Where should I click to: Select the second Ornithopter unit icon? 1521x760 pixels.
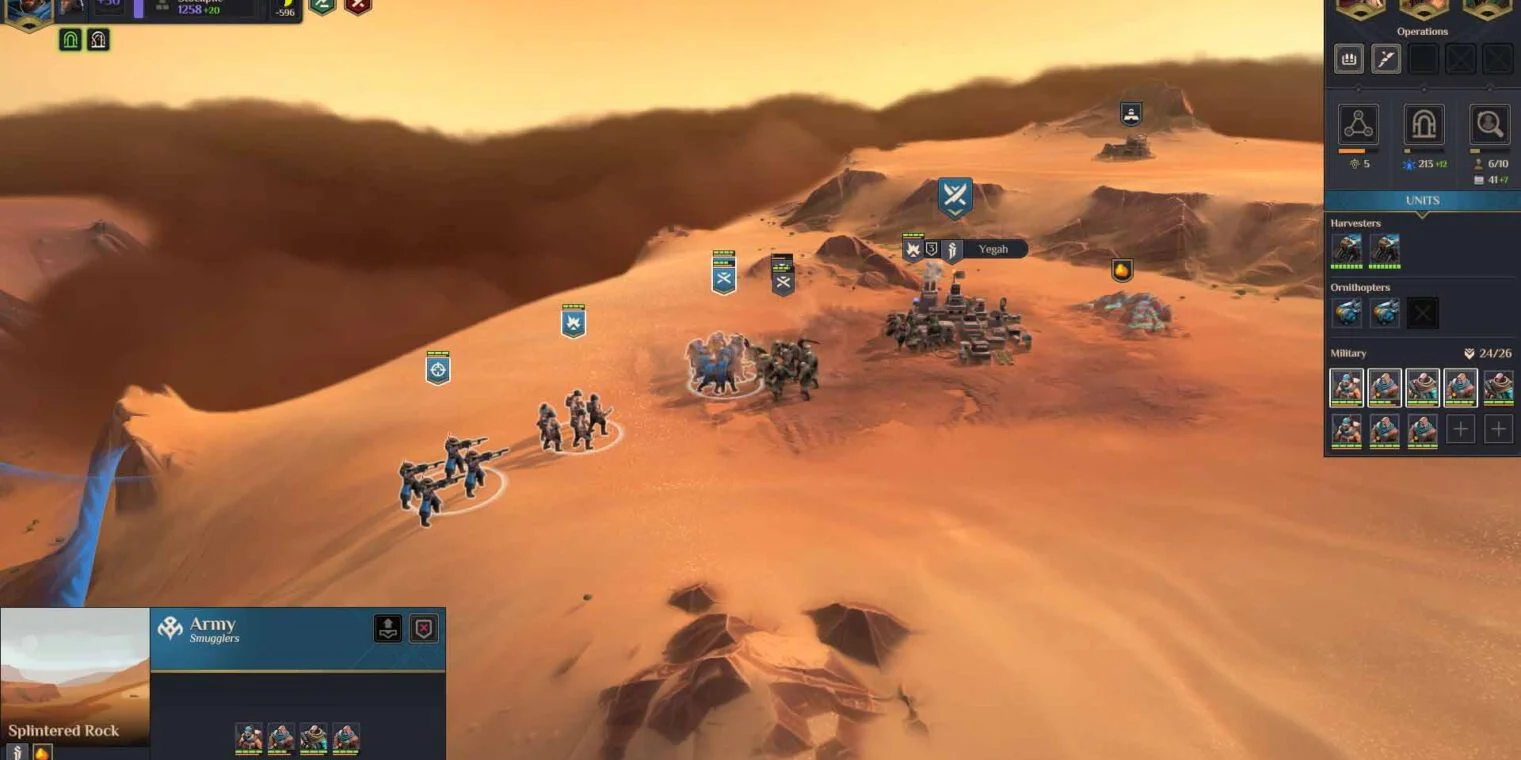point(1385,314)
